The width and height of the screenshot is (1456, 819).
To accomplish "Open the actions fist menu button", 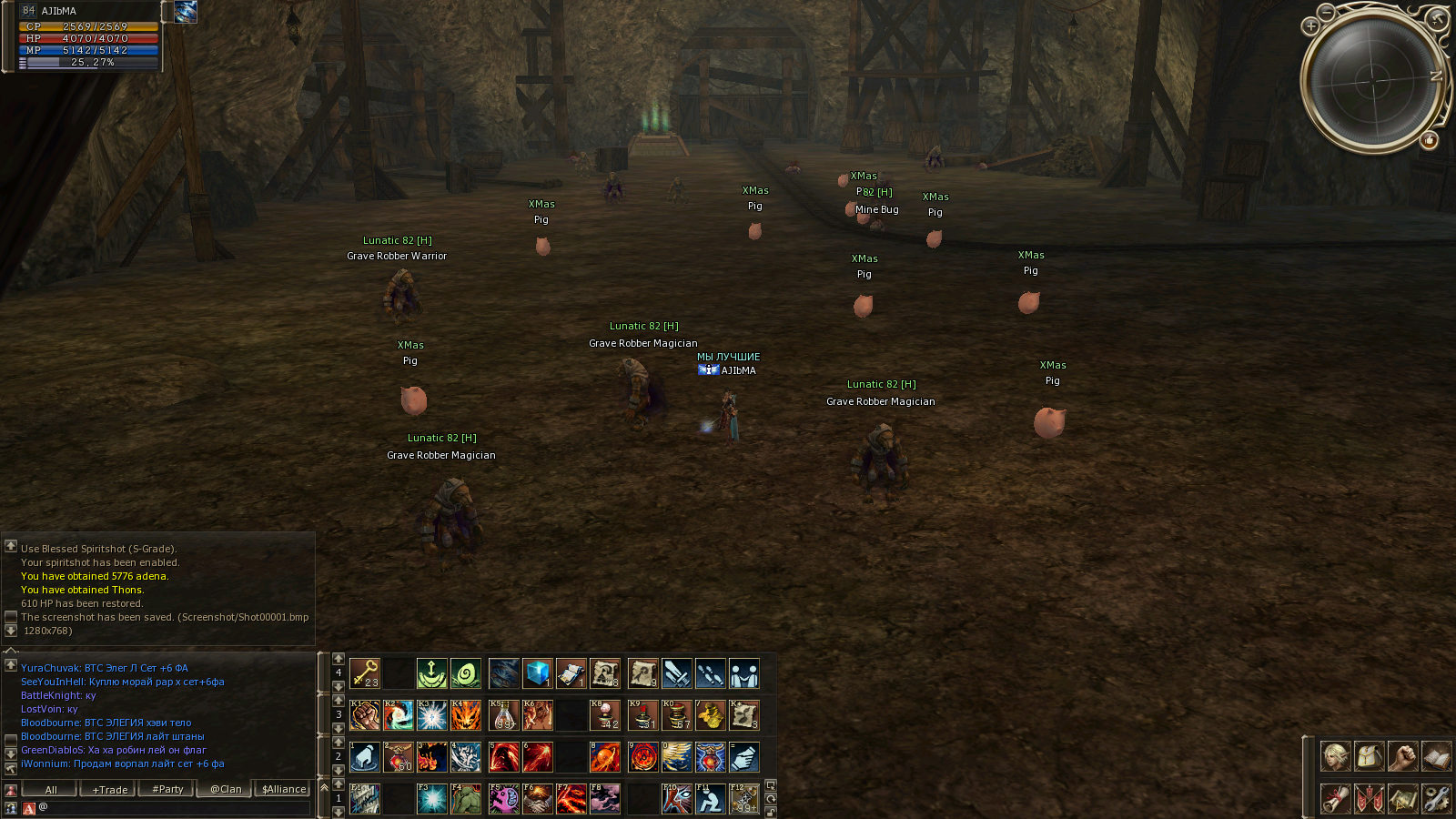I will point(1402,756).
